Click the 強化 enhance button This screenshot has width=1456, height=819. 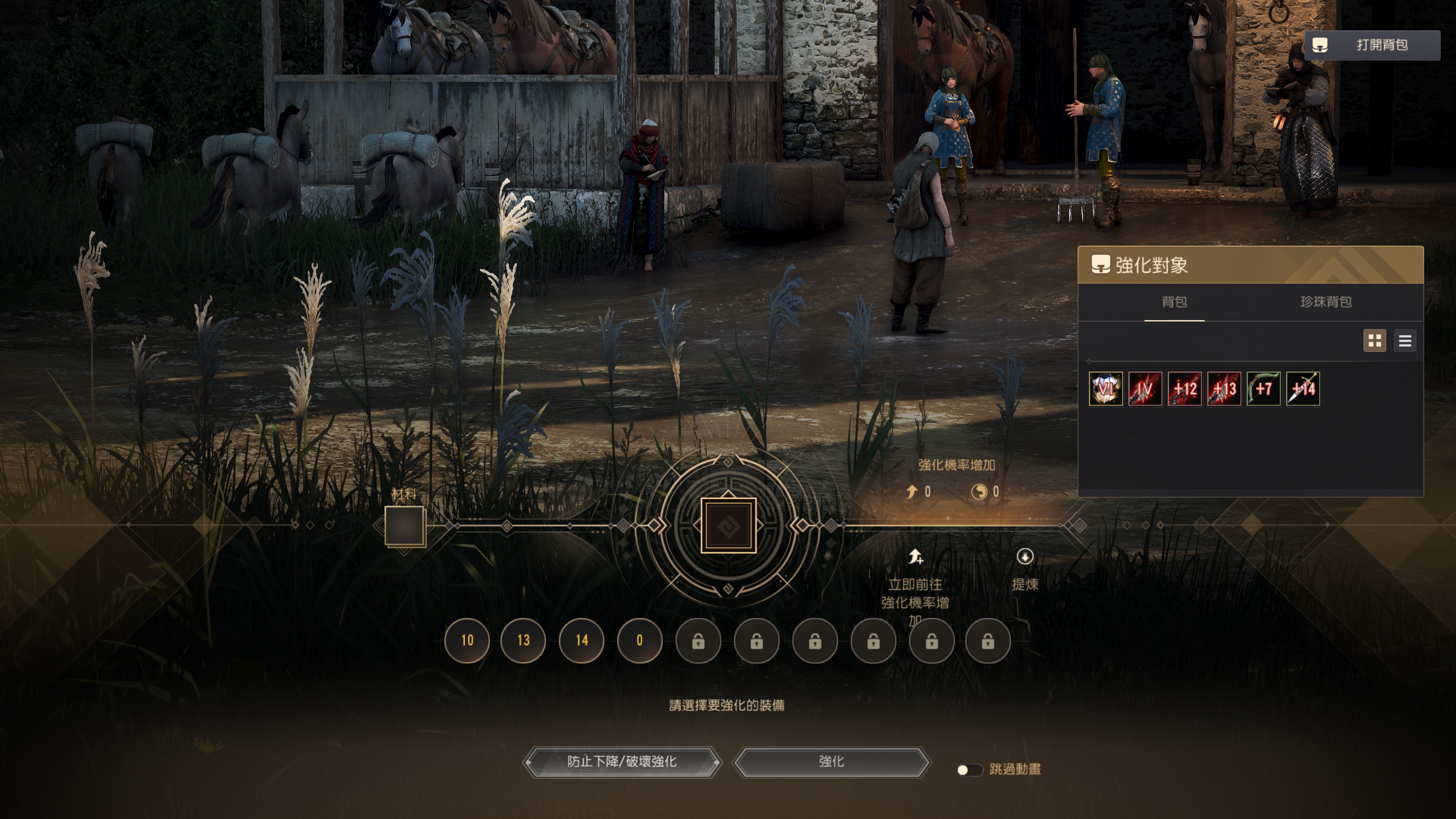831,762
